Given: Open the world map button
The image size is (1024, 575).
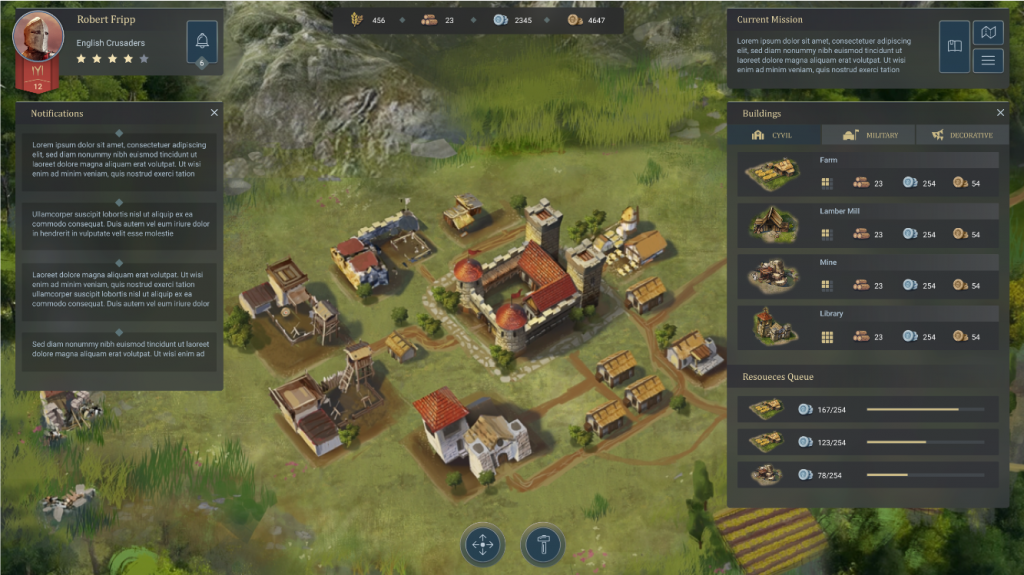Looking at the screenshot, I should 988,33.
